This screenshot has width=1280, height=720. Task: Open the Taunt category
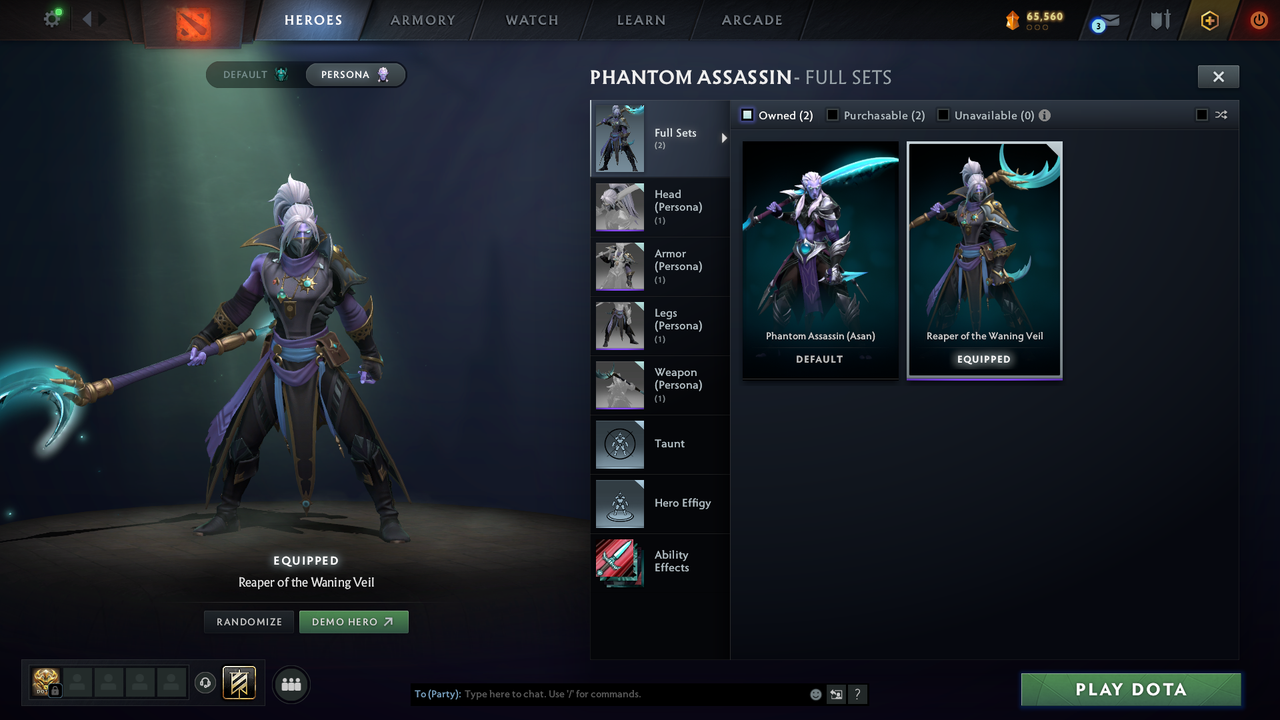[660, 444]
